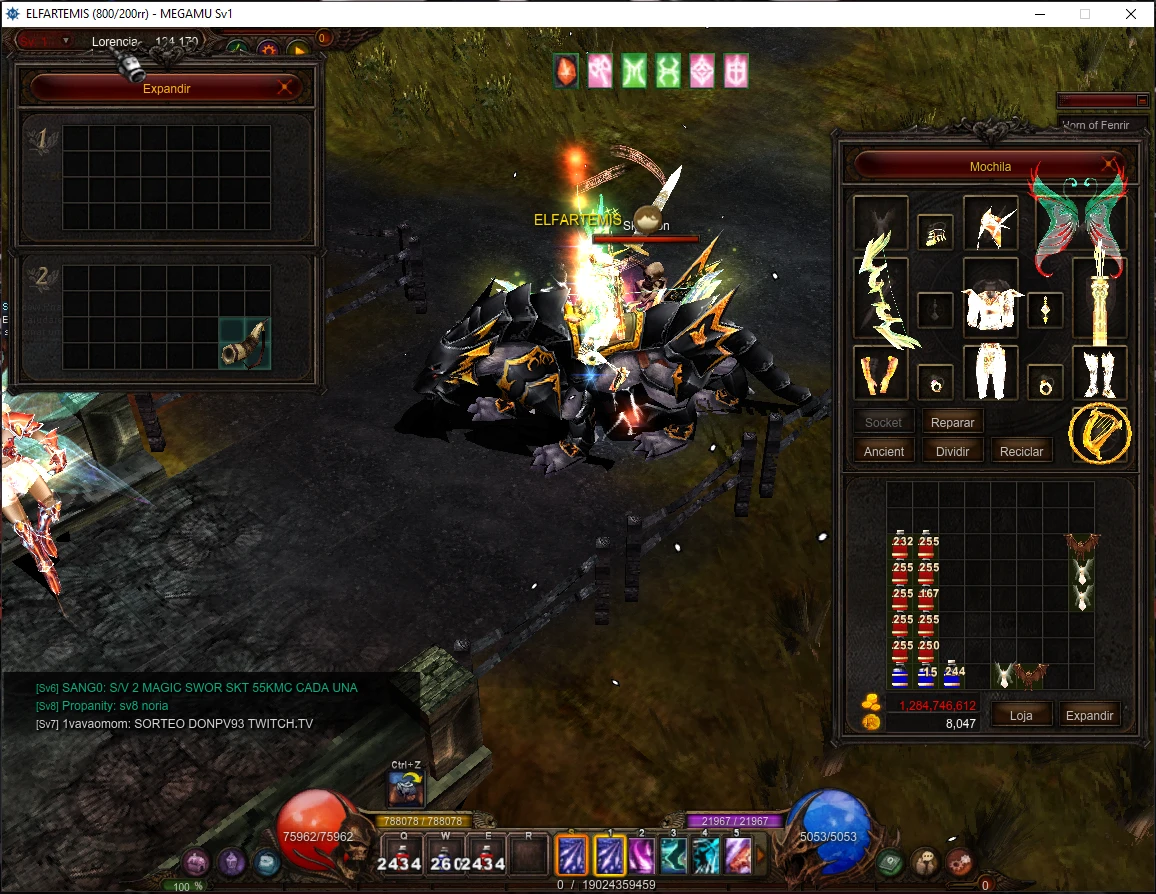Click the golden harp pet slot
1156x894 pixels.
click(x=1099, y=433)
